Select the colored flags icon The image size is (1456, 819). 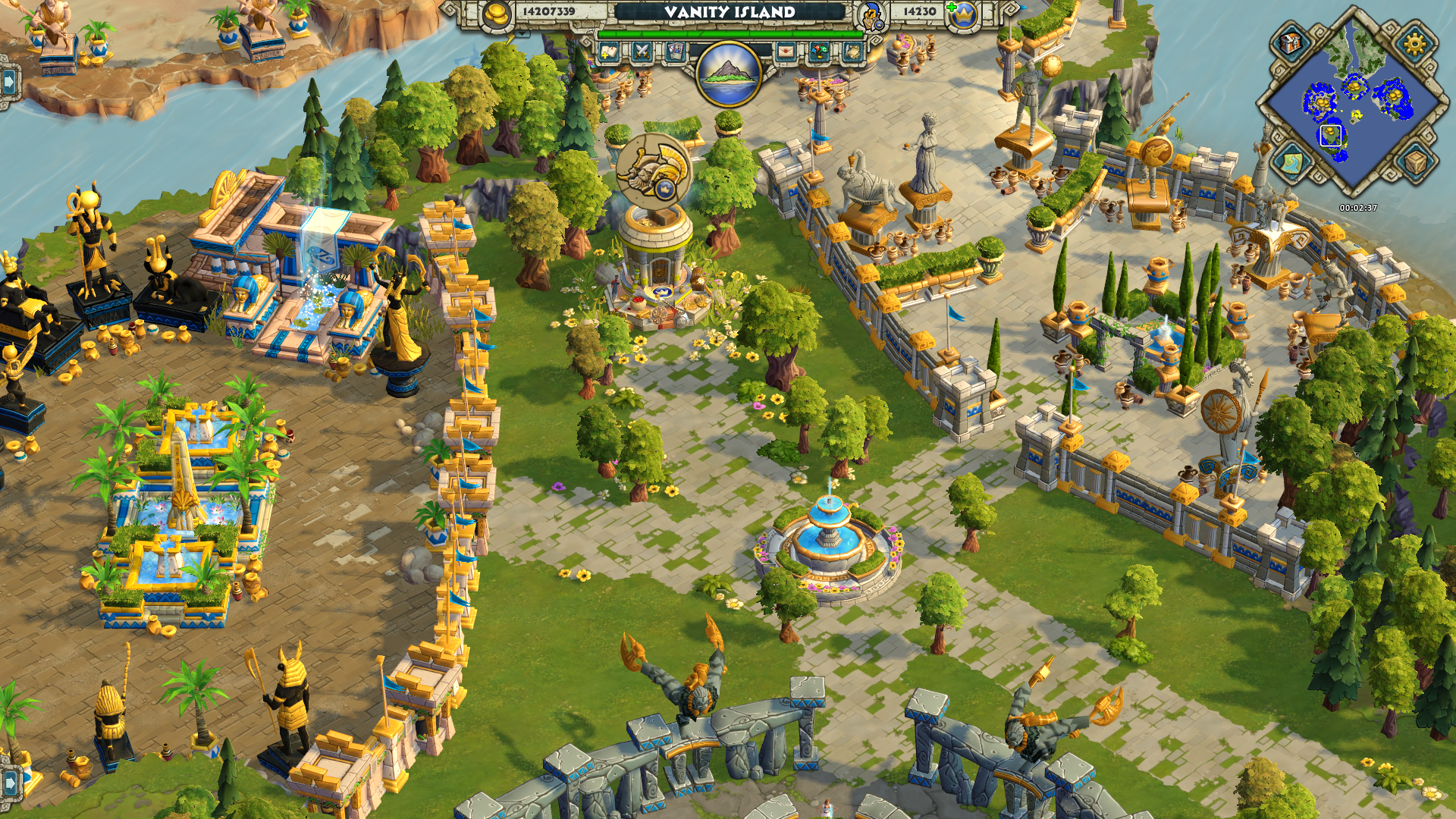tap(818, 52)
